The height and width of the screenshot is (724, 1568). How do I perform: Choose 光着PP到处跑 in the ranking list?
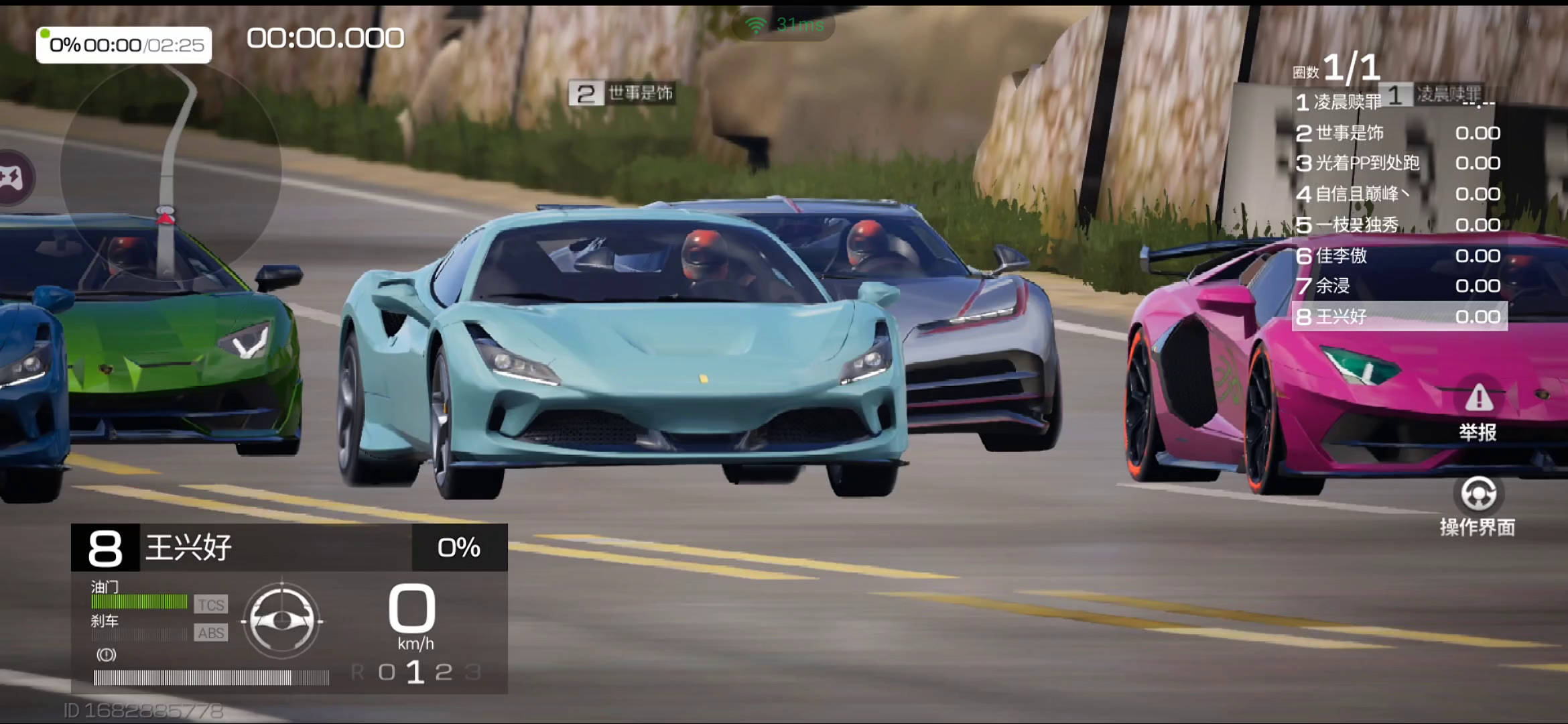[x=1397, y=163]
